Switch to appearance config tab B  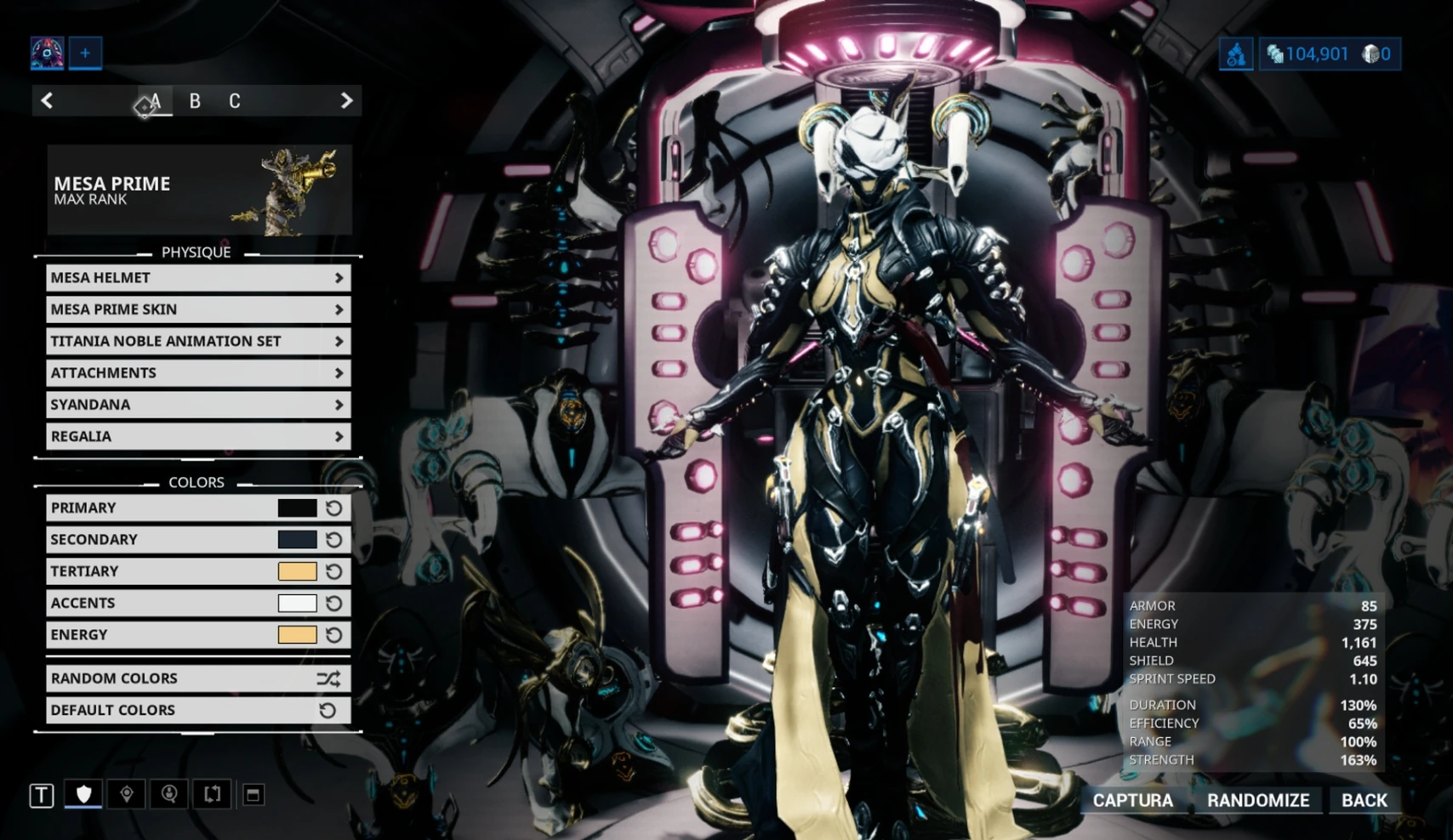195,101
